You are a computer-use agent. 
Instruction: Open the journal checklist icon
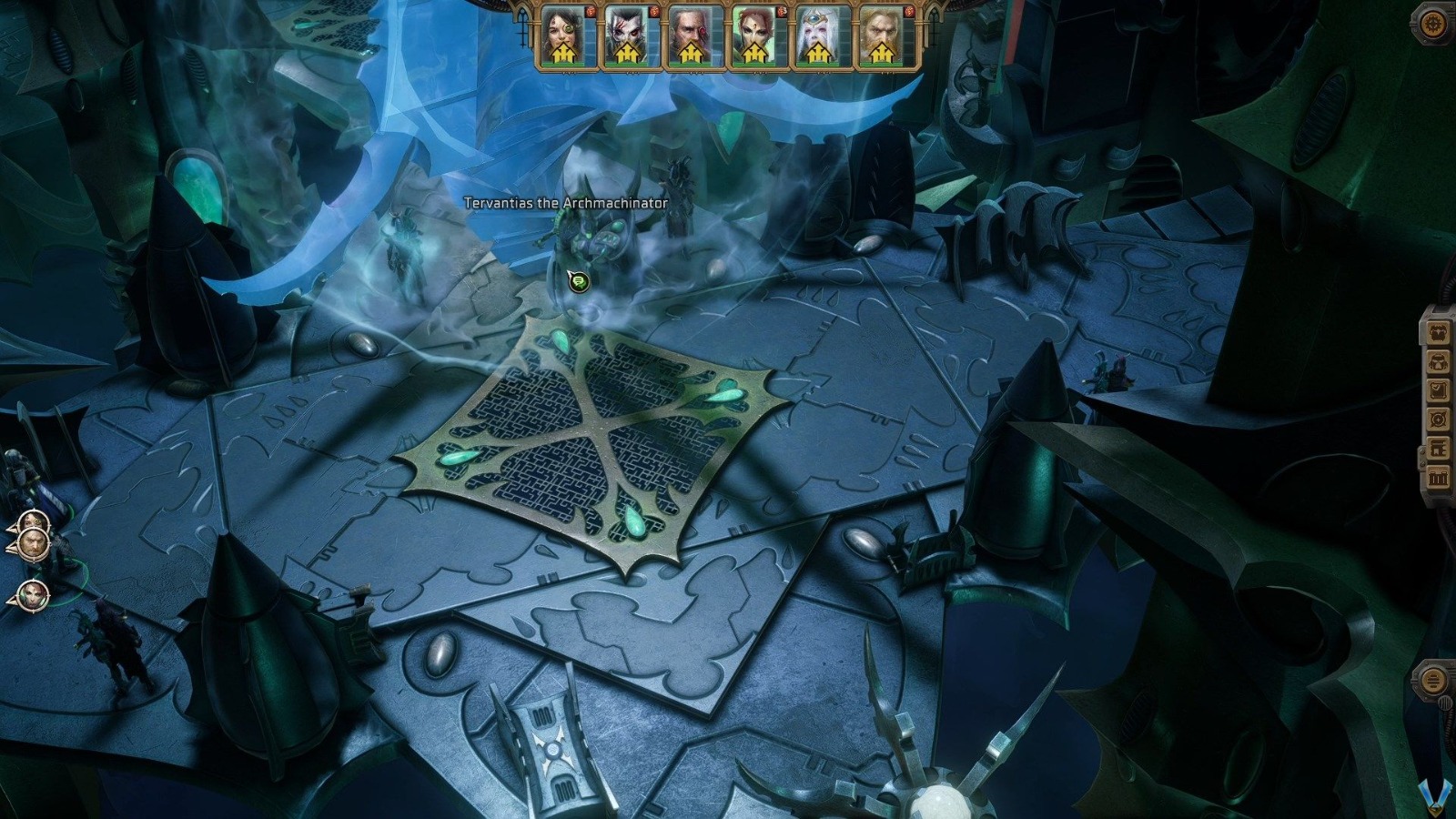[x=1439, y=389]
